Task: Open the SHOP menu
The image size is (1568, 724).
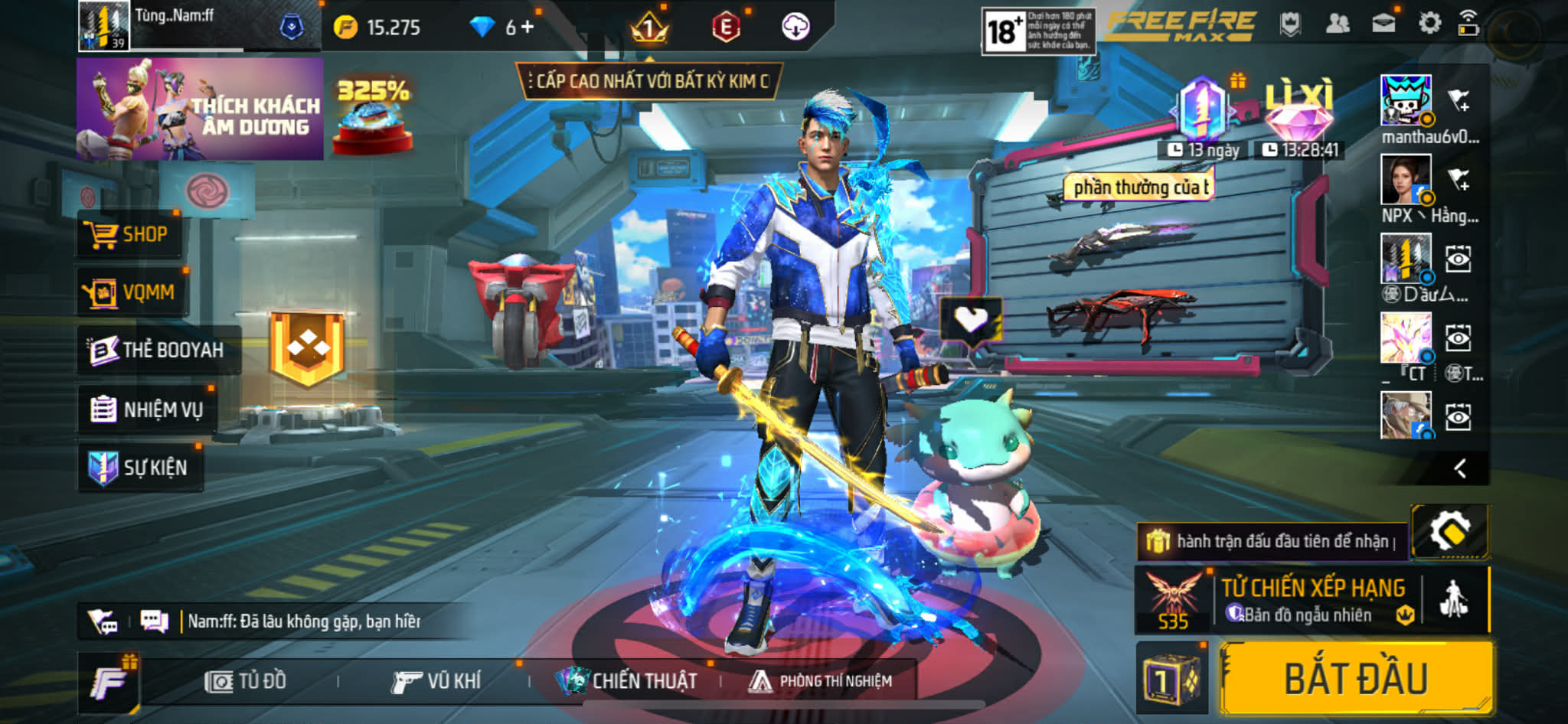Action: pos(129,234)
